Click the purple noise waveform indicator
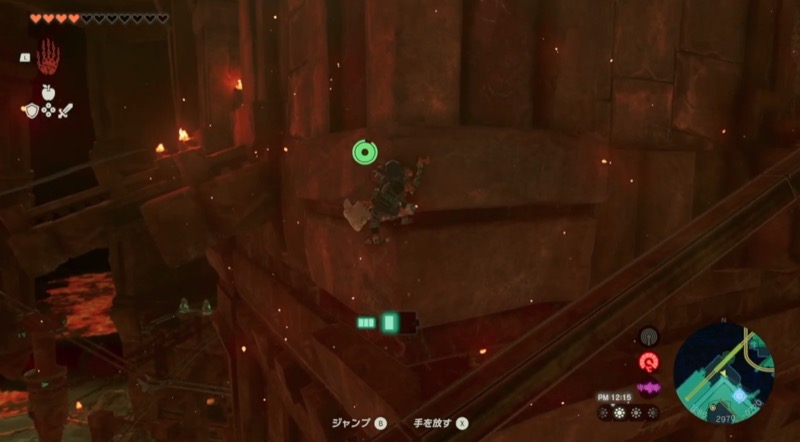800x442 pixels. [x=649, y=387]
